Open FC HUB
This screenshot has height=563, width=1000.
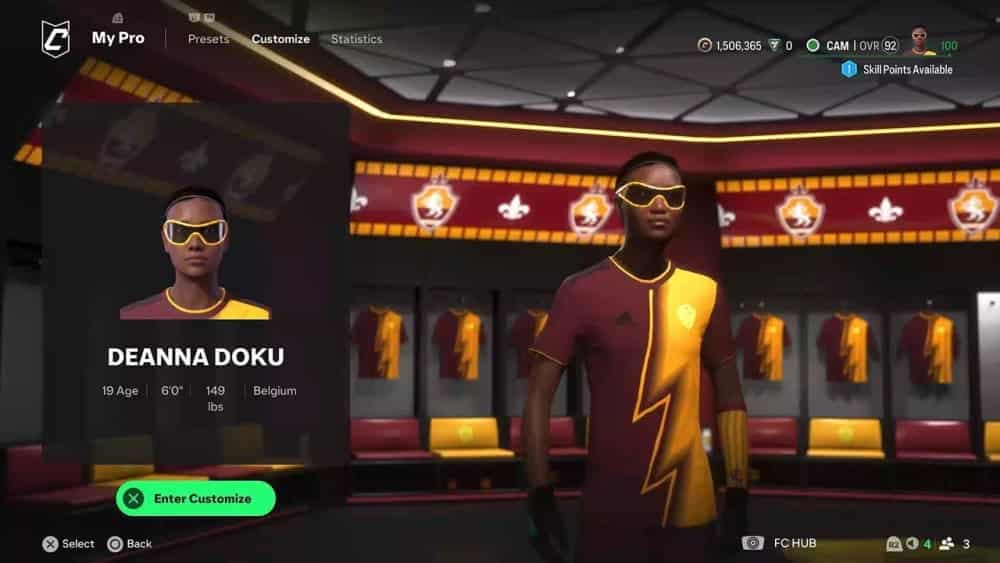[795, 543]
